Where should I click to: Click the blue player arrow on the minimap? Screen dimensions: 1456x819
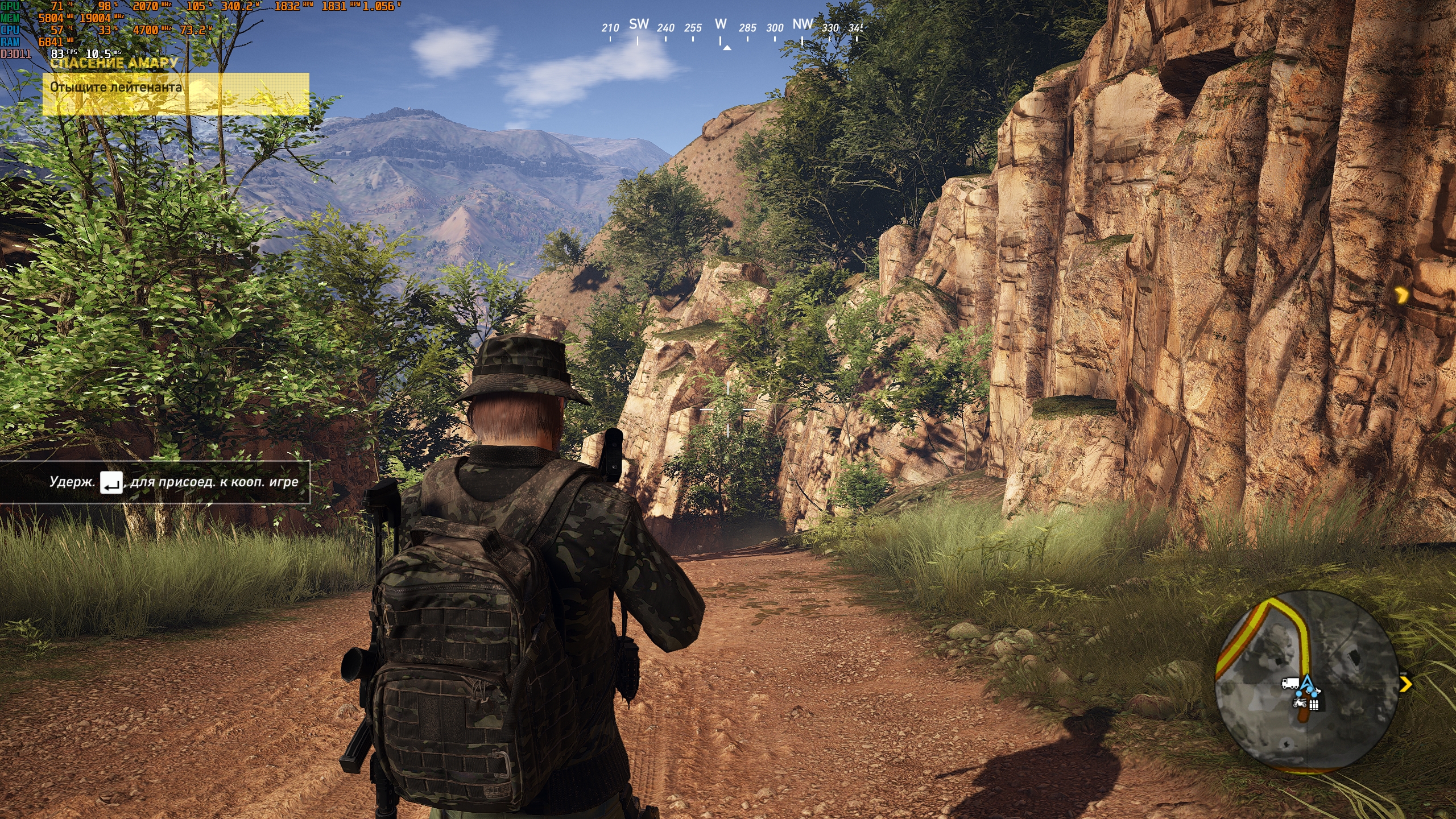[1308, 682]
